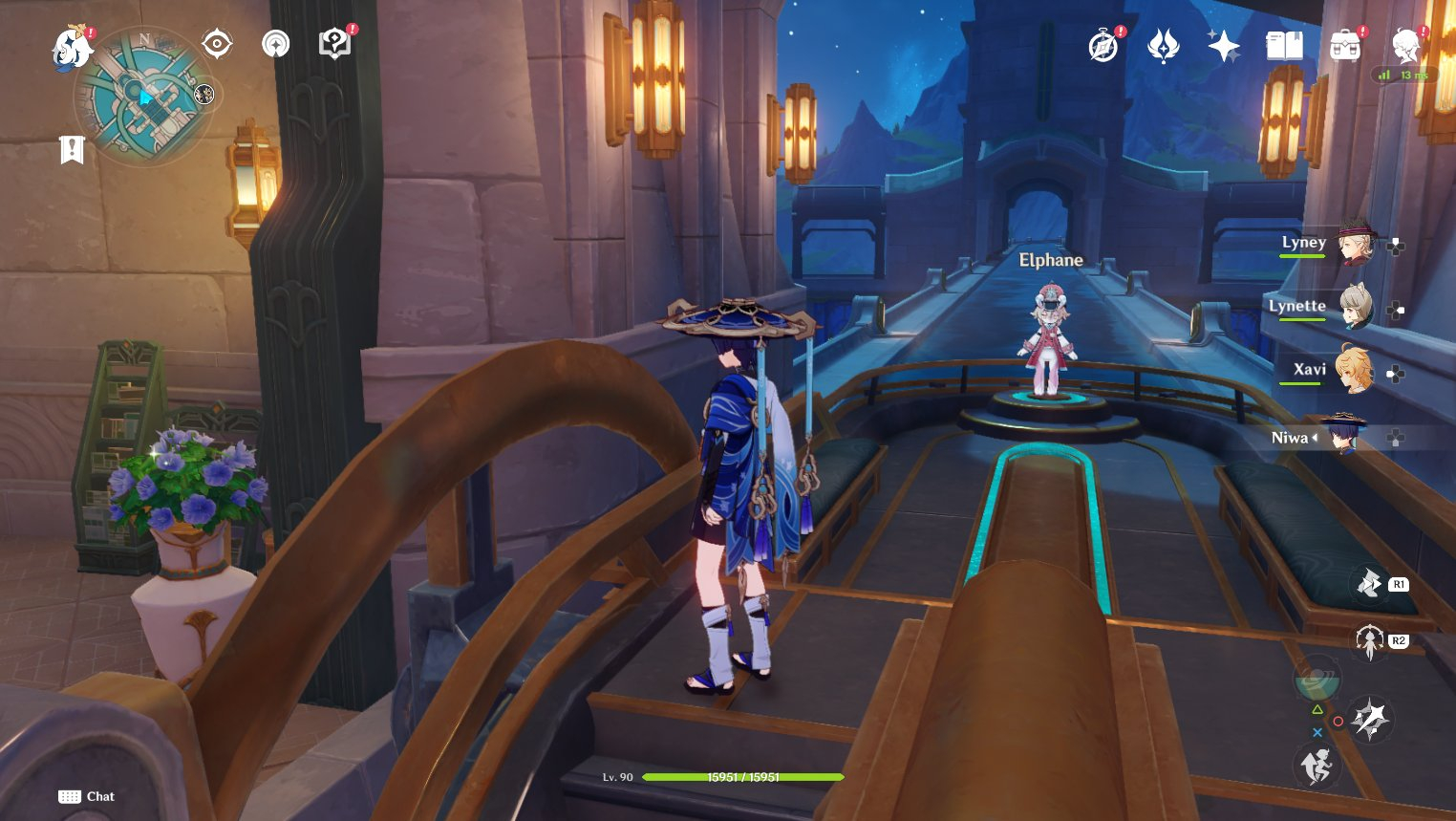
Task: Select active character Niwa in party list
Action: 1344,437
